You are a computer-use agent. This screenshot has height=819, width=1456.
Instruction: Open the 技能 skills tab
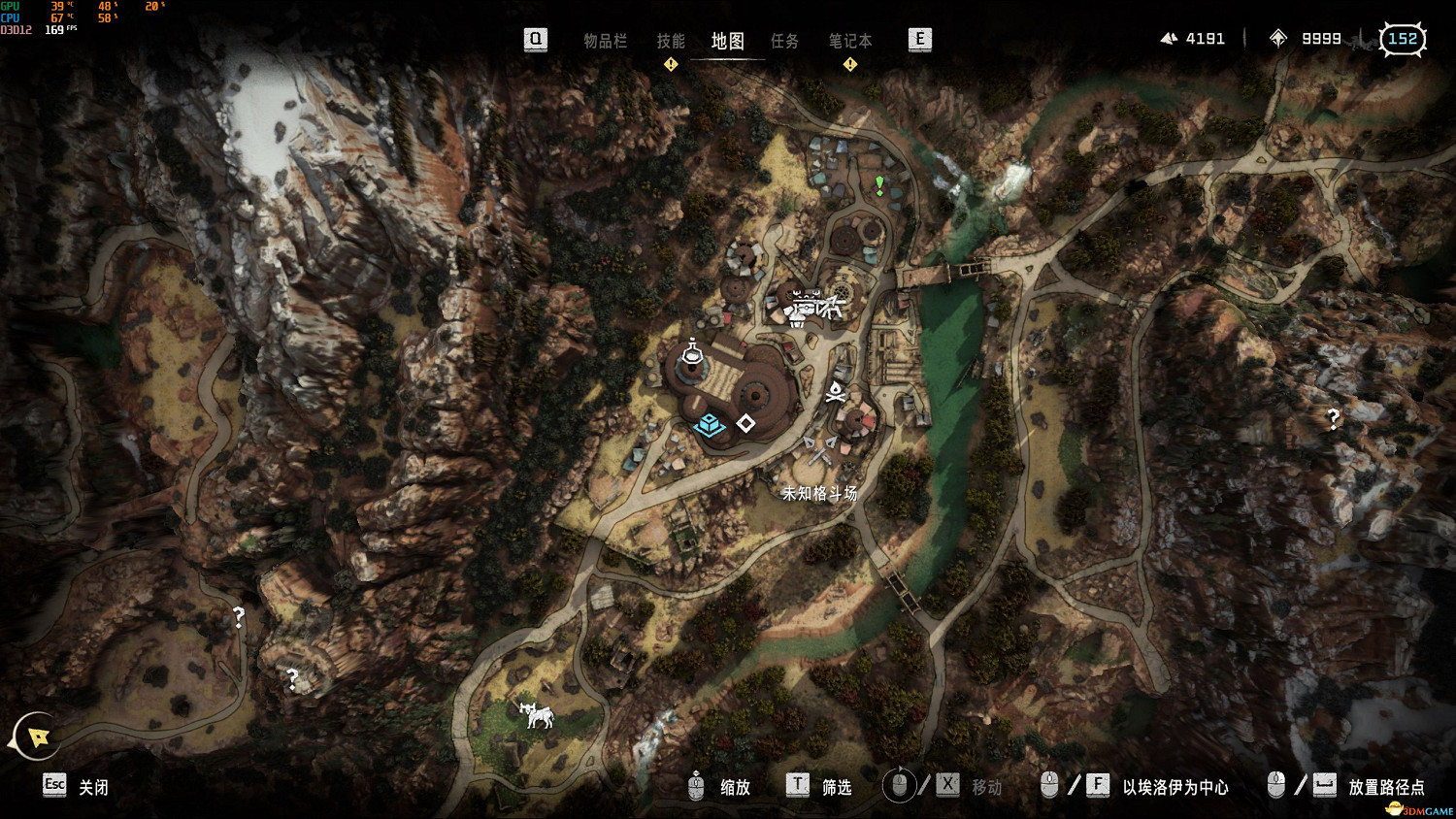[671, 41]
